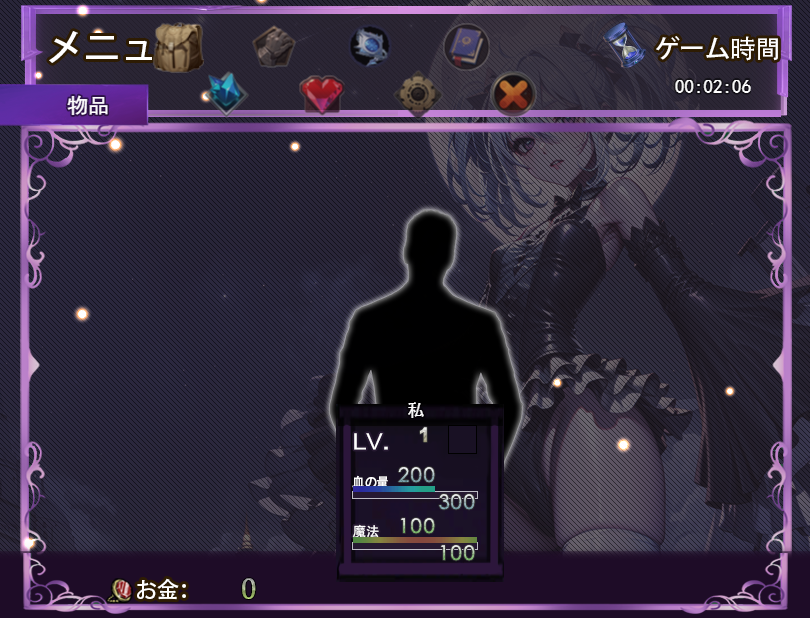Open the backpack inventory icon
810x618 pixels.
(178, 47)
